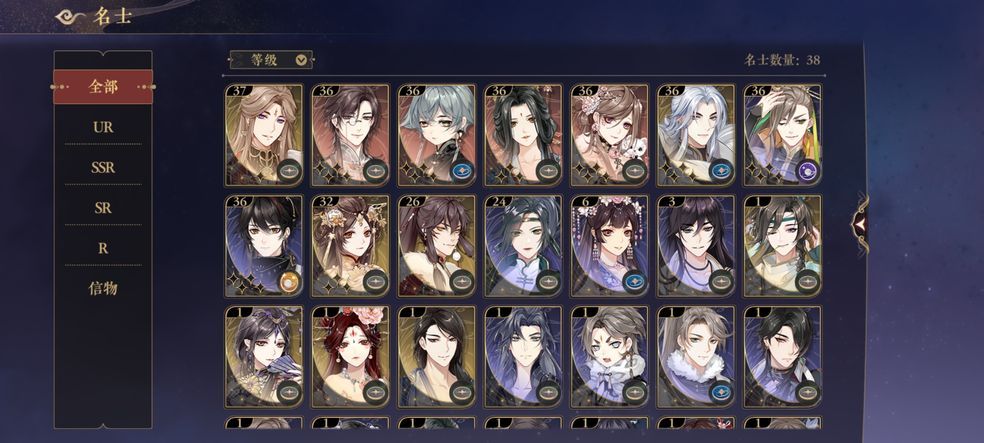The width and height of the screenshot is (984, 443).
Task: Open the R rarity tab
Action: (x=103, y=247)
